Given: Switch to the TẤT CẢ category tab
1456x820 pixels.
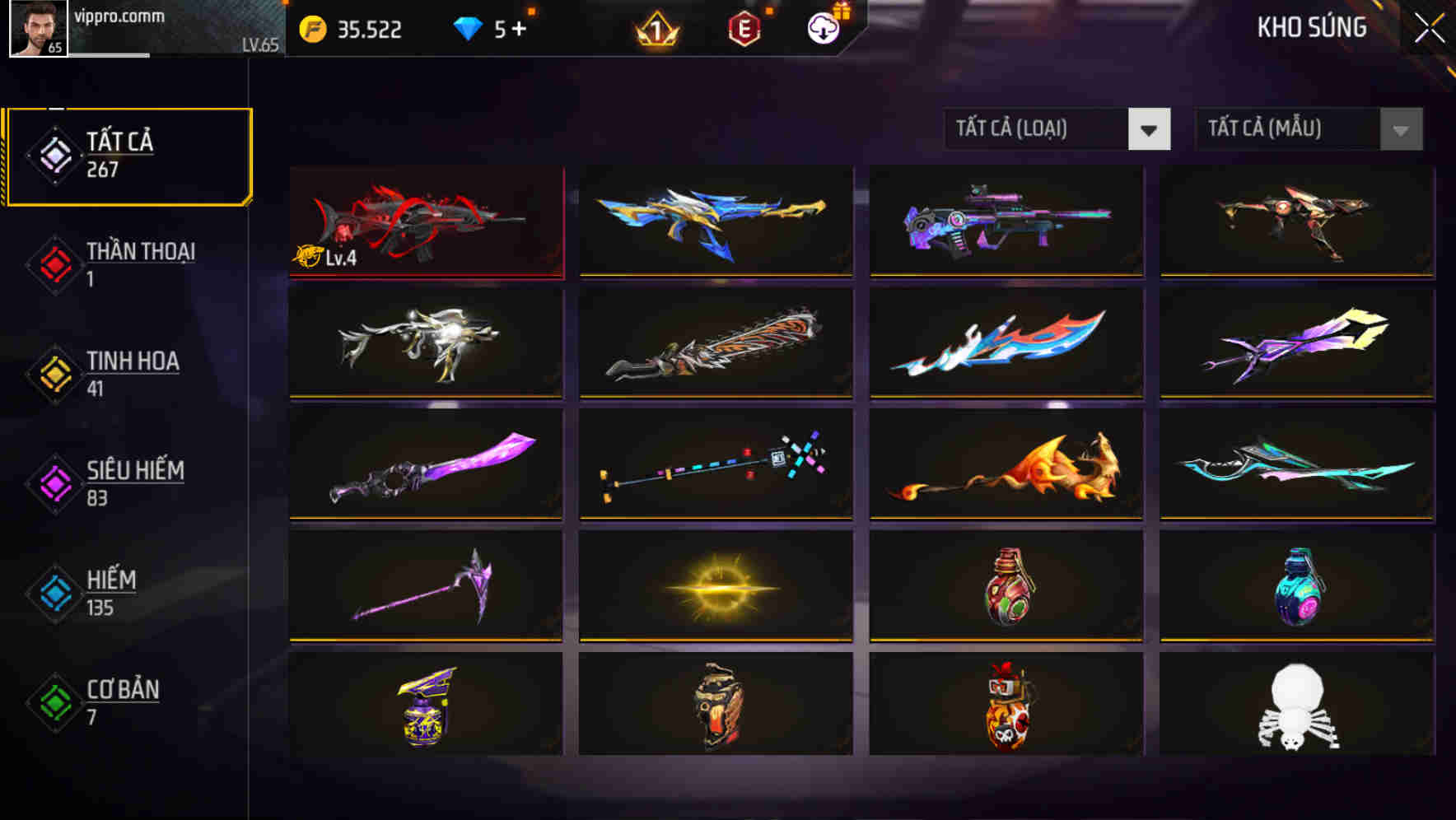Looking at the screenshot, I should (128, 154).
